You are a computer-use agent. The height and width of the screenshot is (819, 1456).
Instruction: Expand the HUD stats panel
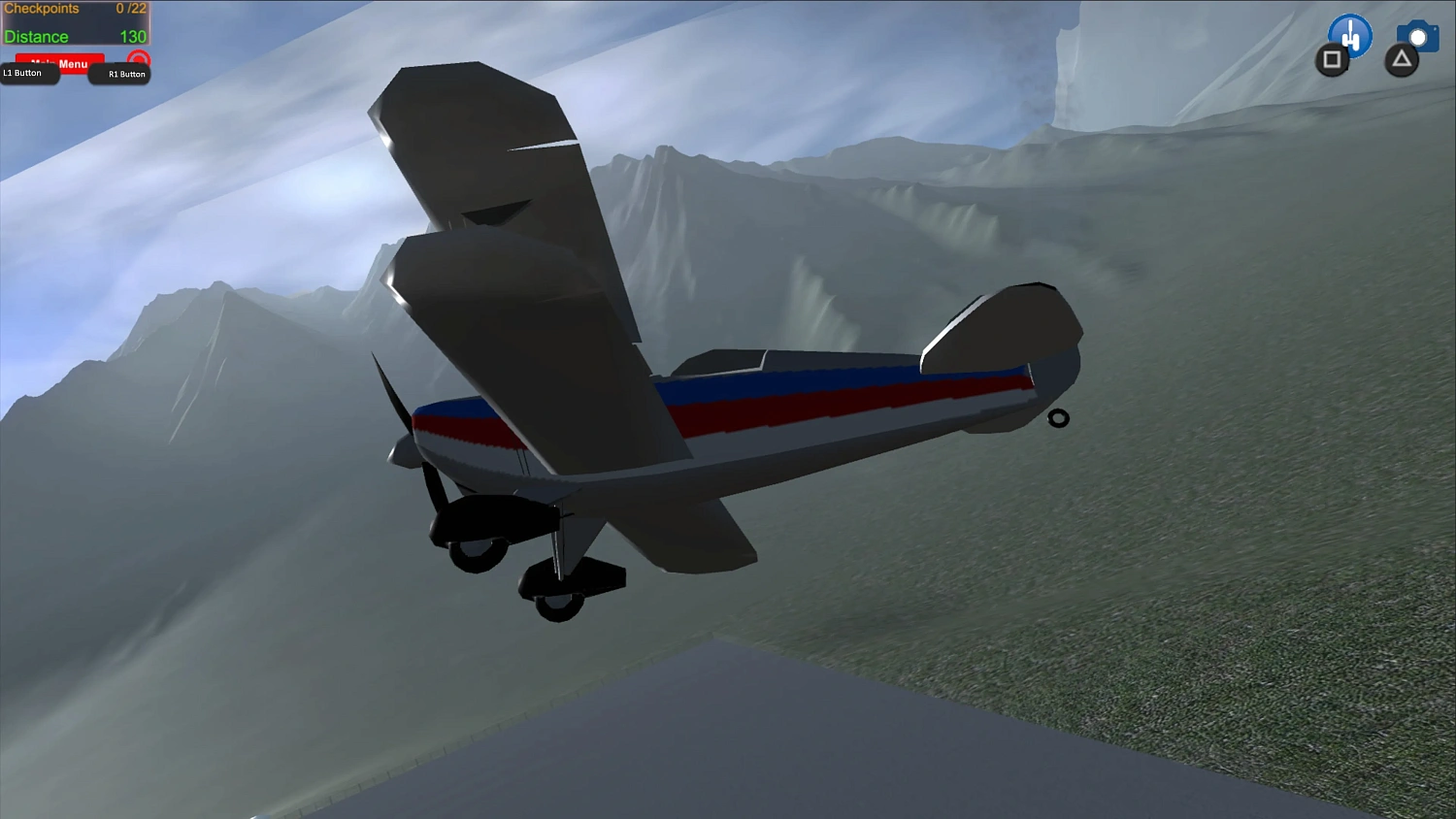tap(73, 21)
